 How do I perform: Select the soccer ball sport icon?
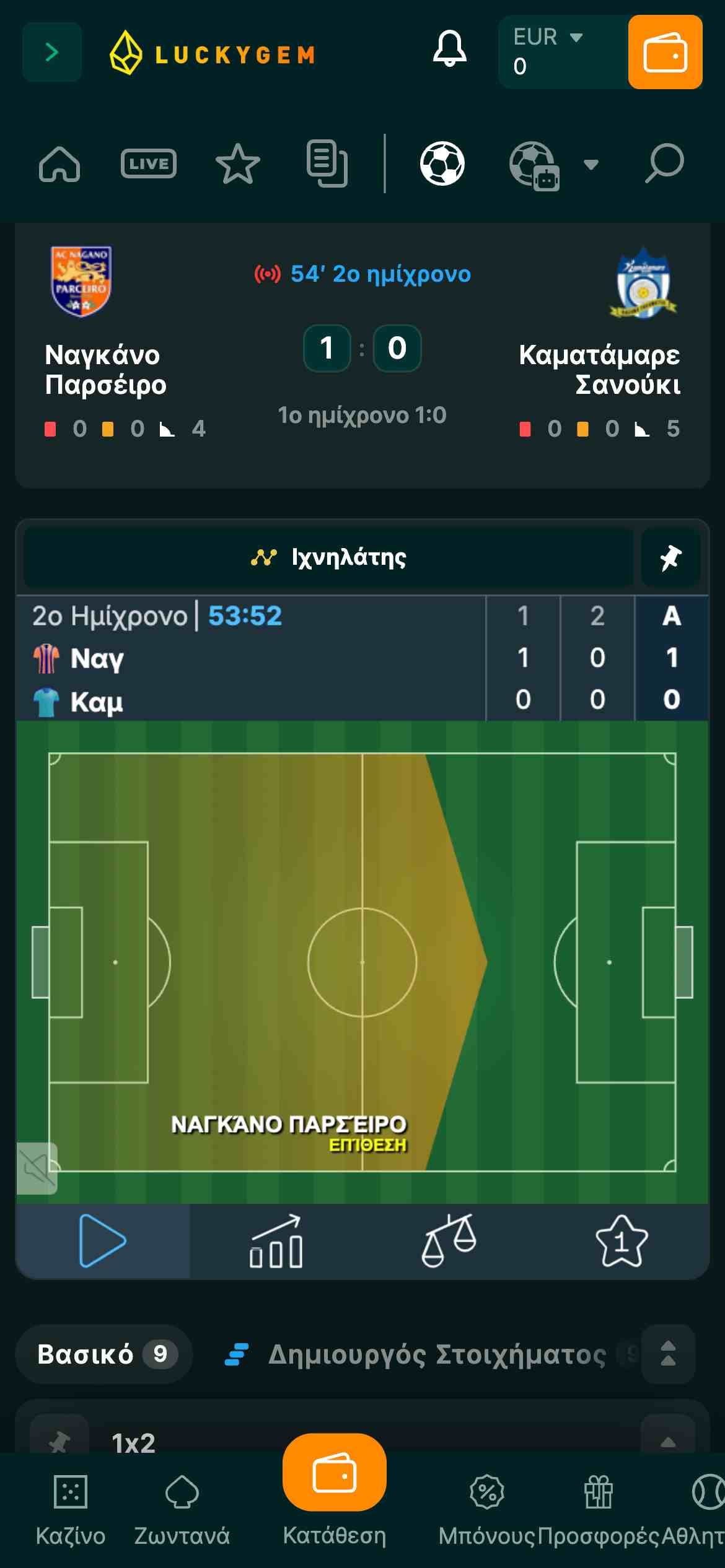click(x=442, y=164)
